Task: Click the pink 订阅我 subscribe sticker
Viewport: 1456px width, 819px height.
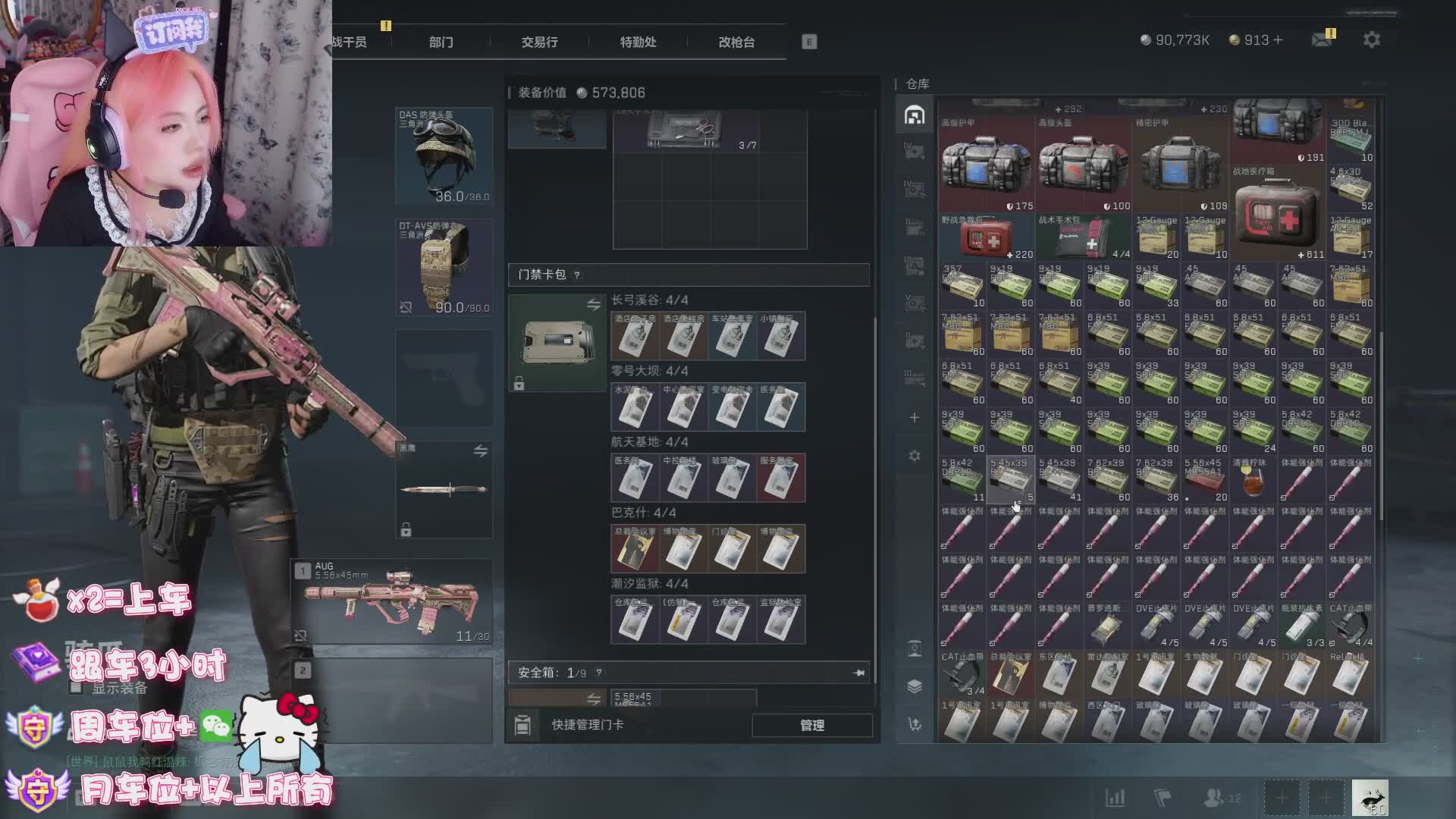Action: click(171, 32)
